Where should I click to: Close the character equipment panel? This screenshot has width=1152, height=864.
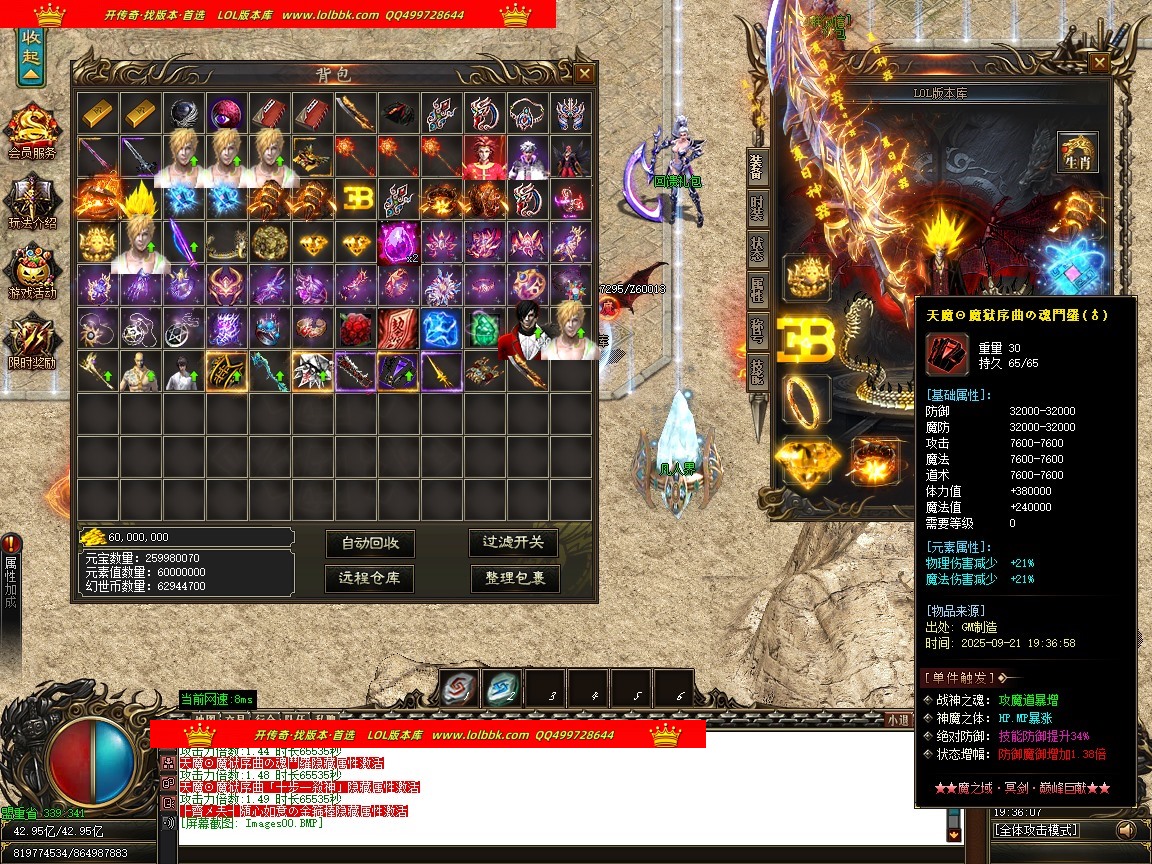click(x=1098, y=62)
